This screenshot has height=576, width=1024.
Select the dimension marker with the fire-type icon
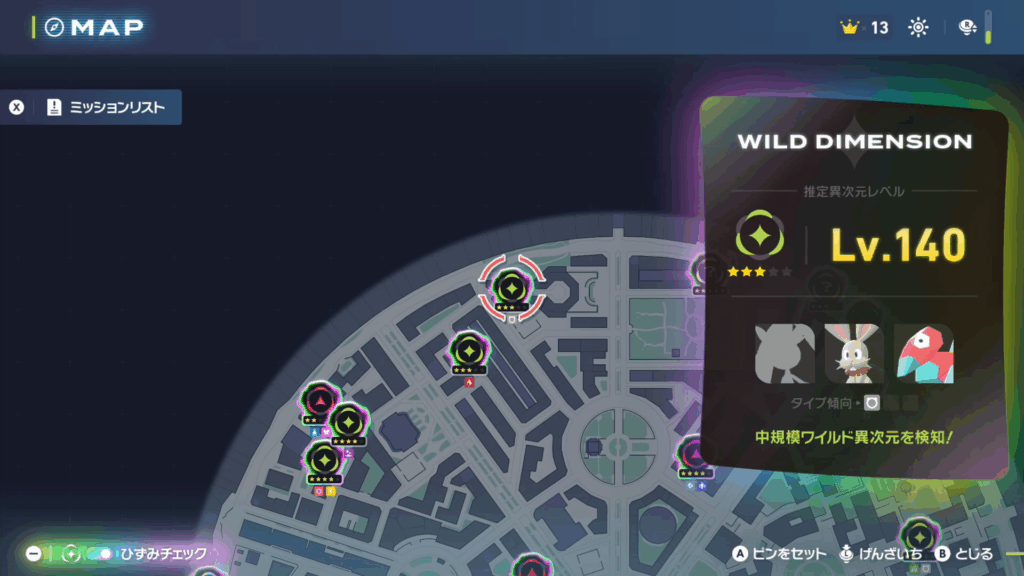(x=468, y=352)
